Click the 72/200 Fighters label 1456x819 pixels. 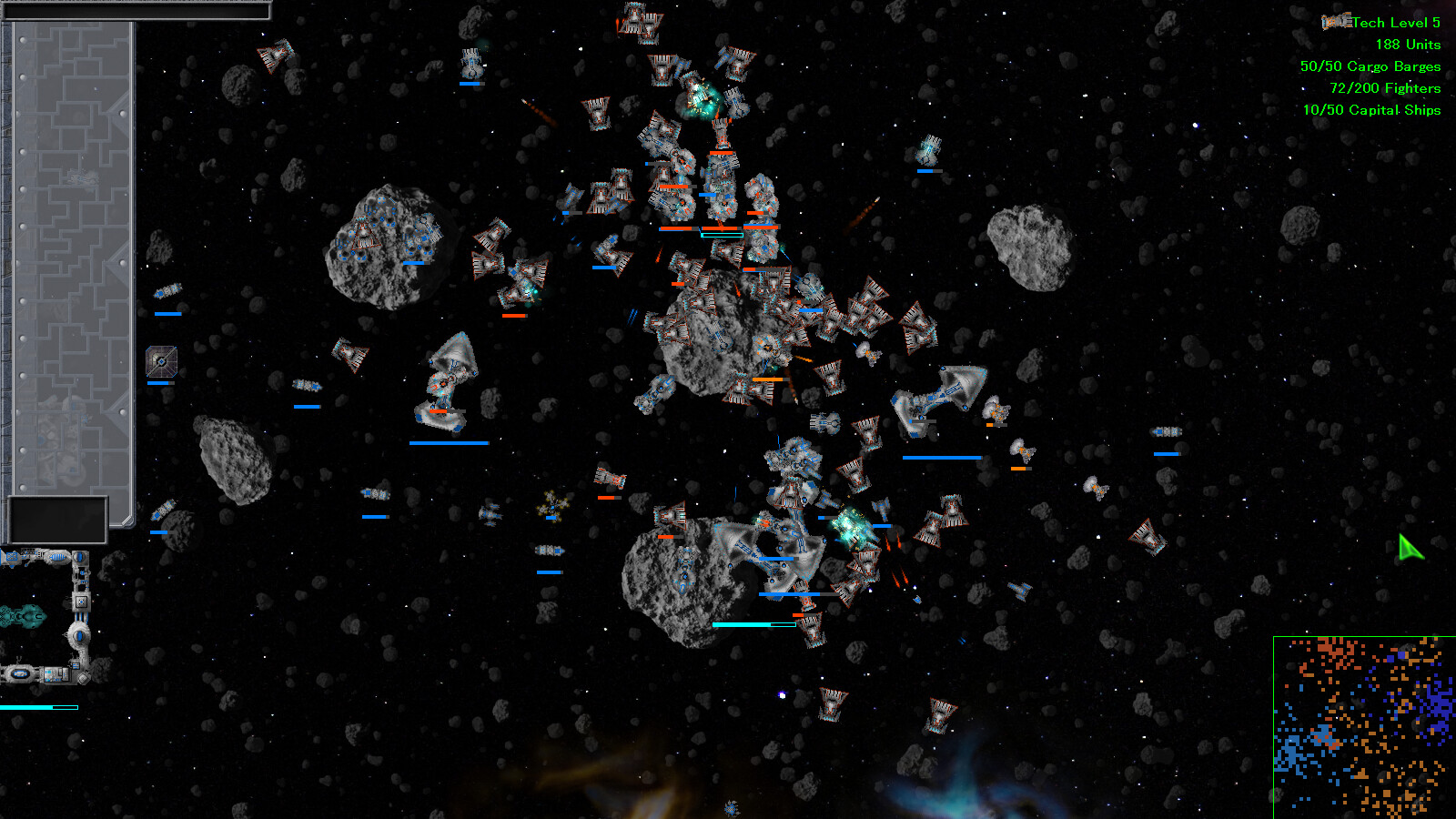1384,87
